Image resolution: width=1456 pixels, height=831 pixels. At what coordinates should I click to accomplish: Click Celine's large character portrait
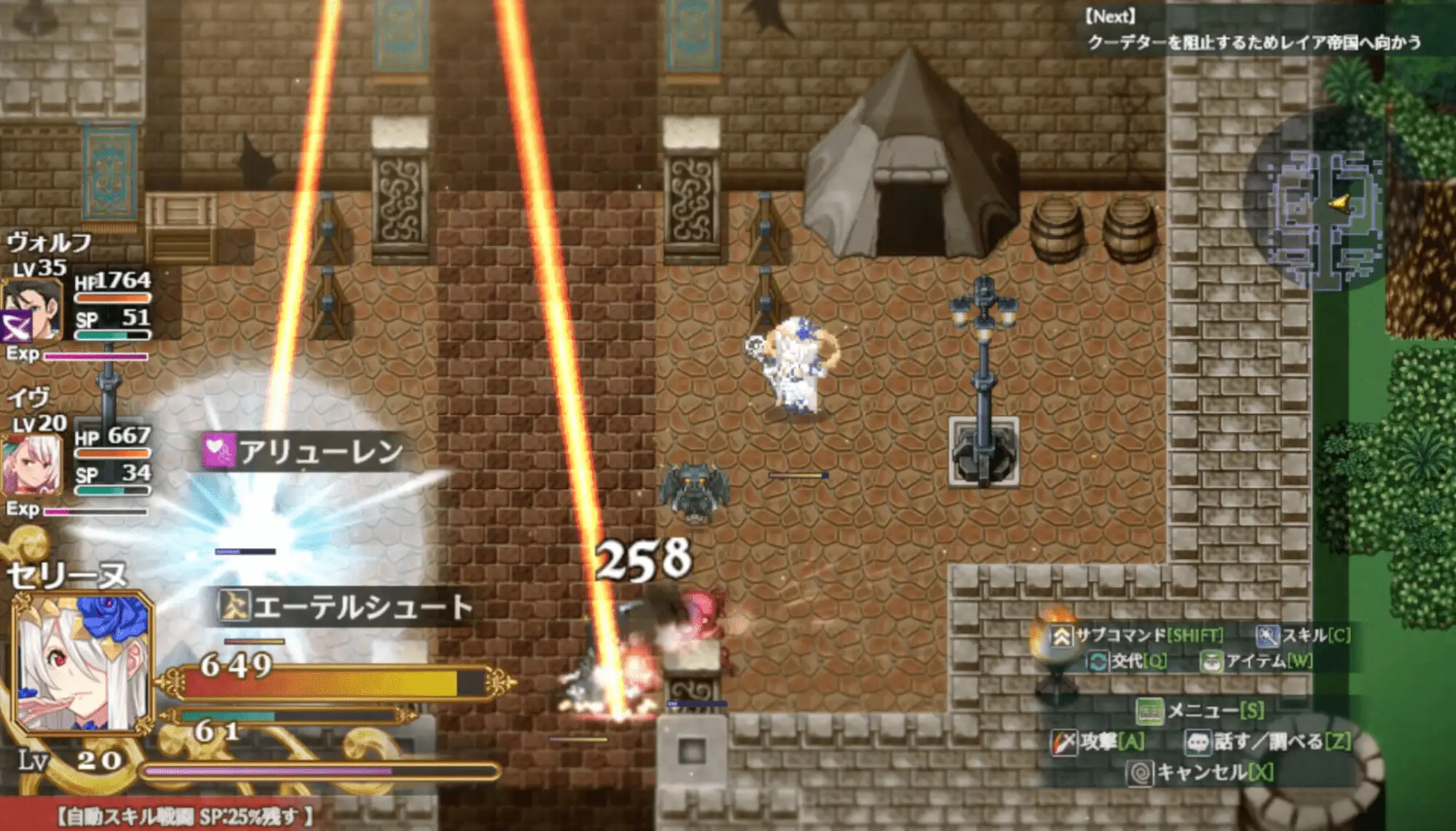(82, 664)
